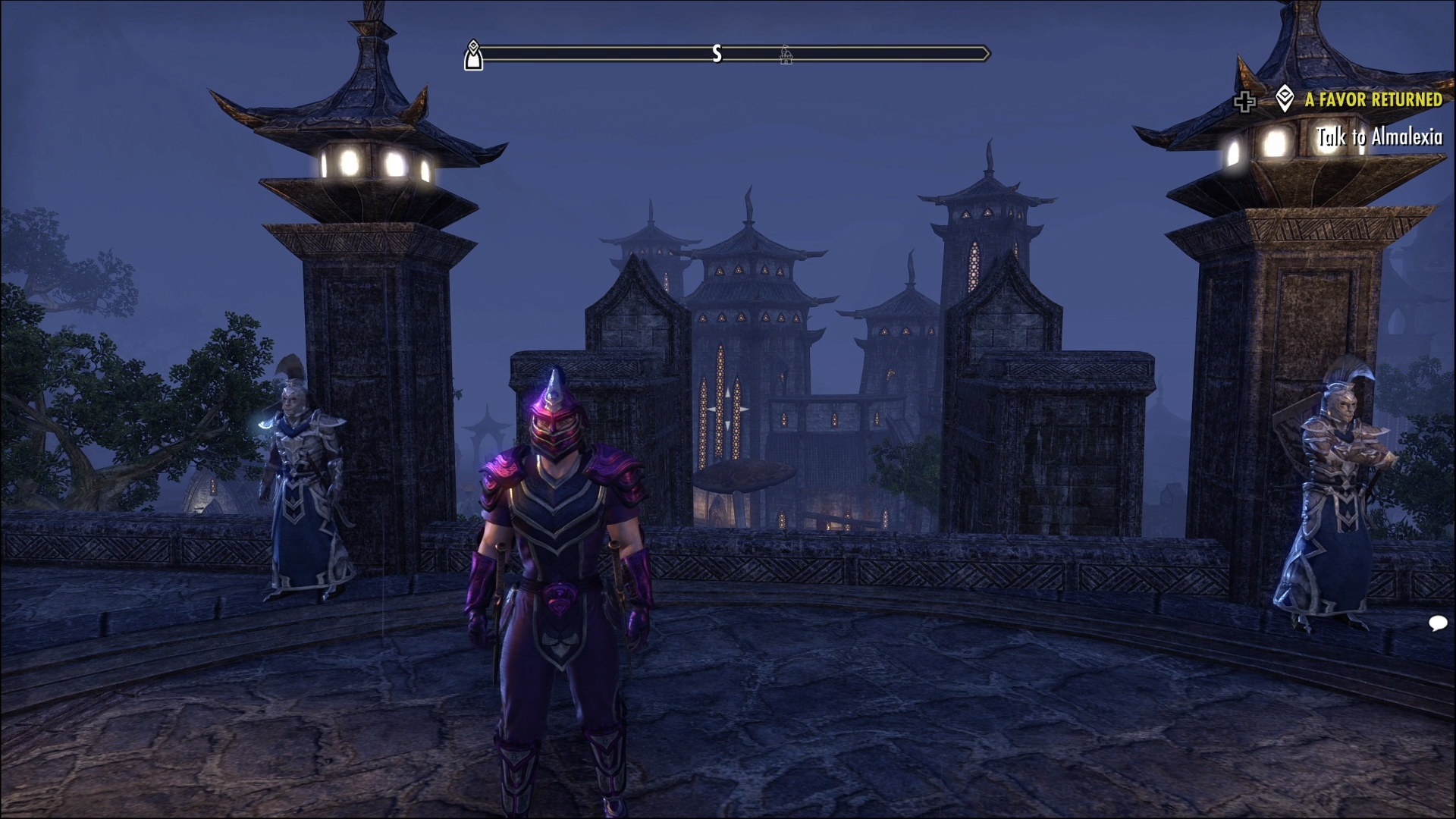
Task: Click the Talk to Almalexia objective
Action: [1379, 137]
